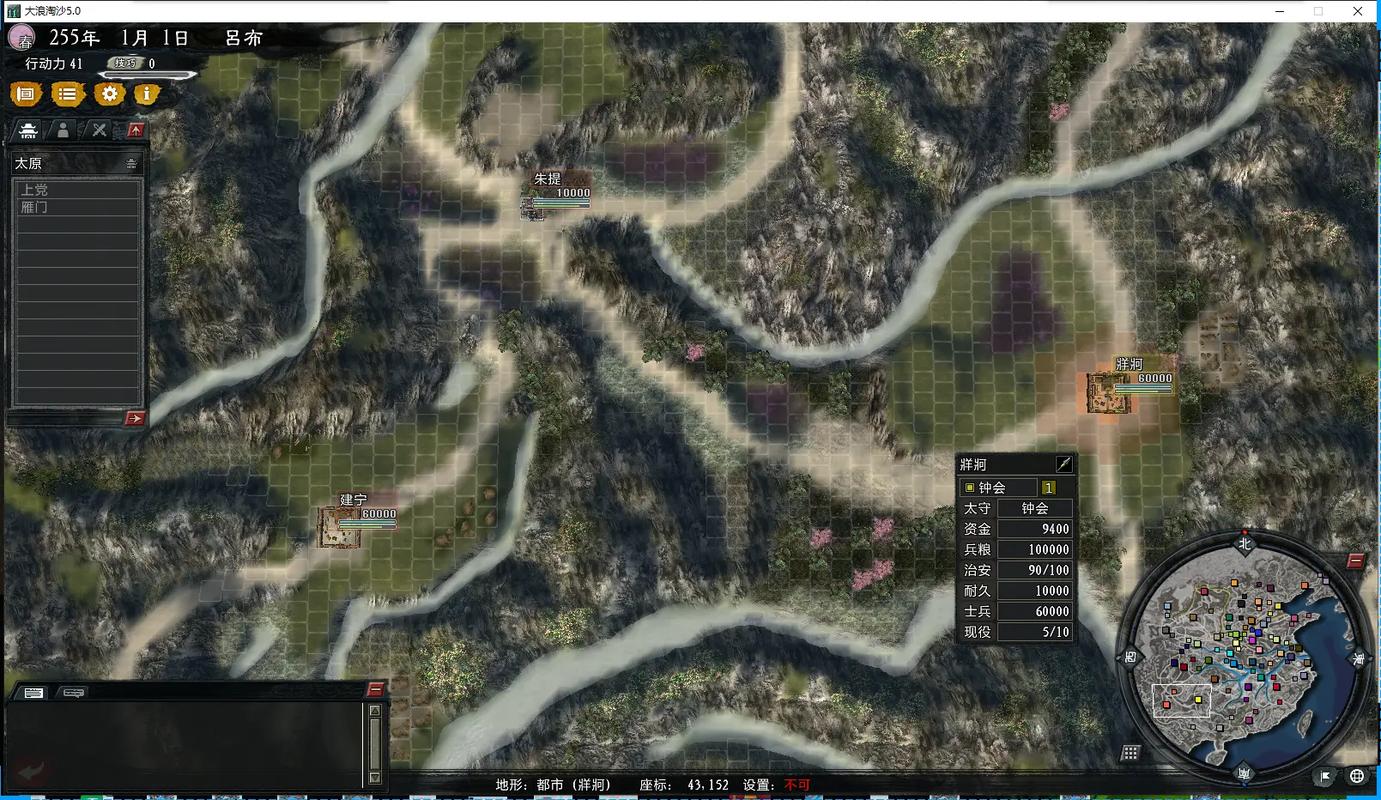Switch to the crossed swords tab
Viewport: 1381px width, 800px height.
click(x=99, y=130)
